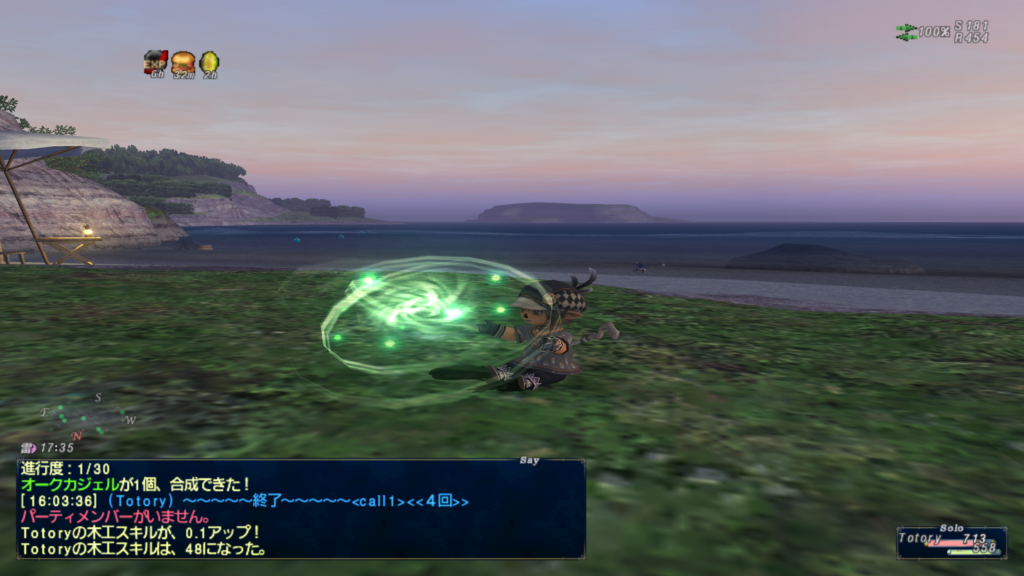Open the chat log window
This screenshot has width=1024, height=576.
click(300, 508)
